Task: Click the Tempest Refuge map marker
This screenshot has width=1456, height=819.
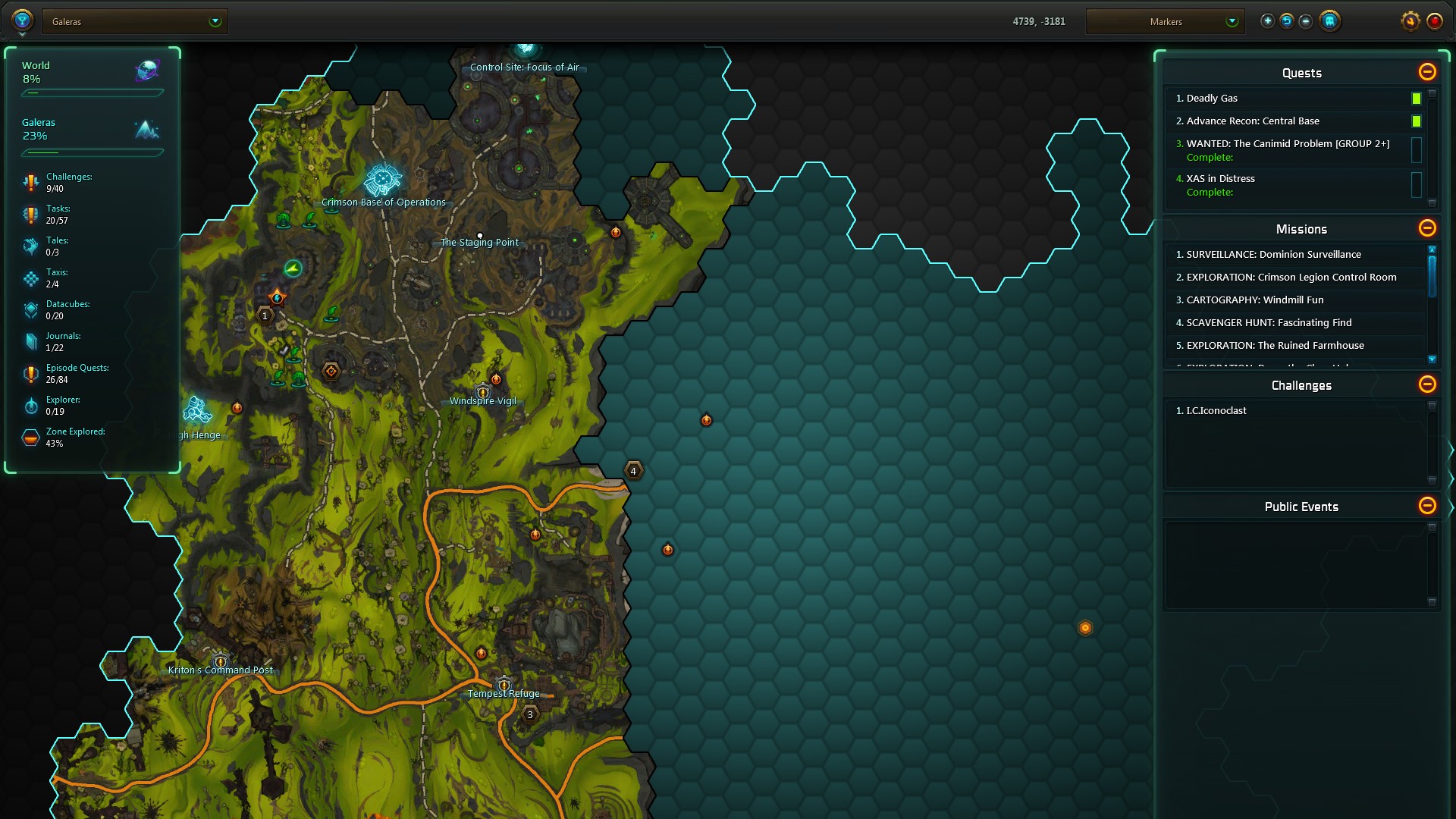Action: [504, 686]
